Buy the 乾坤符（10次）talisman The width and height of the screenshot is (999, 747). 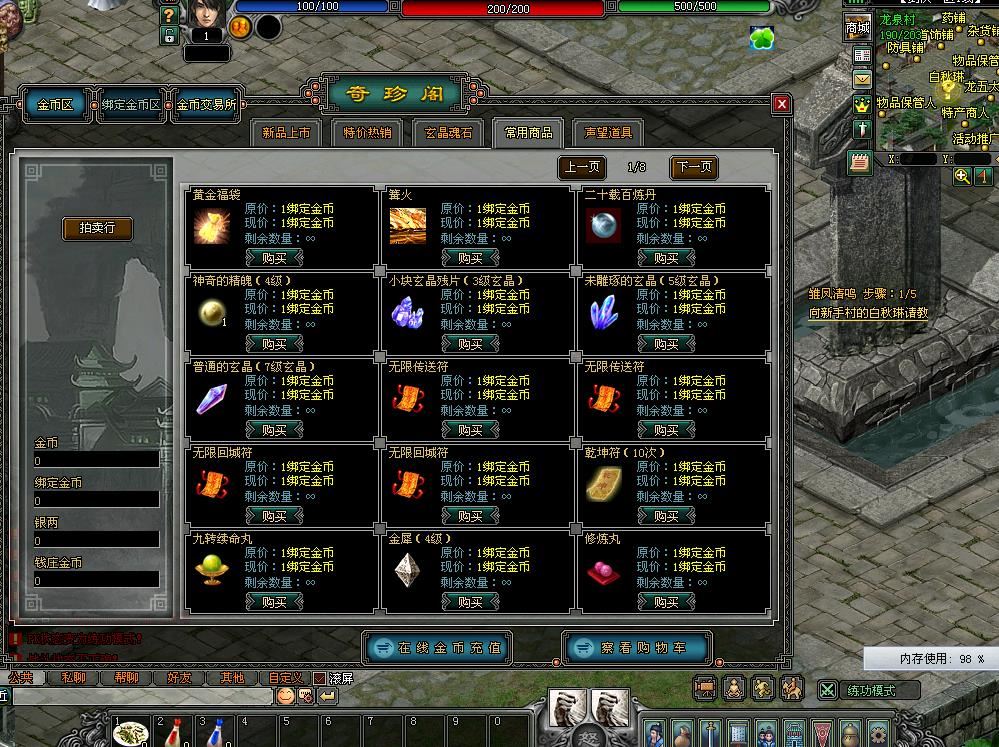coord(666,516)
